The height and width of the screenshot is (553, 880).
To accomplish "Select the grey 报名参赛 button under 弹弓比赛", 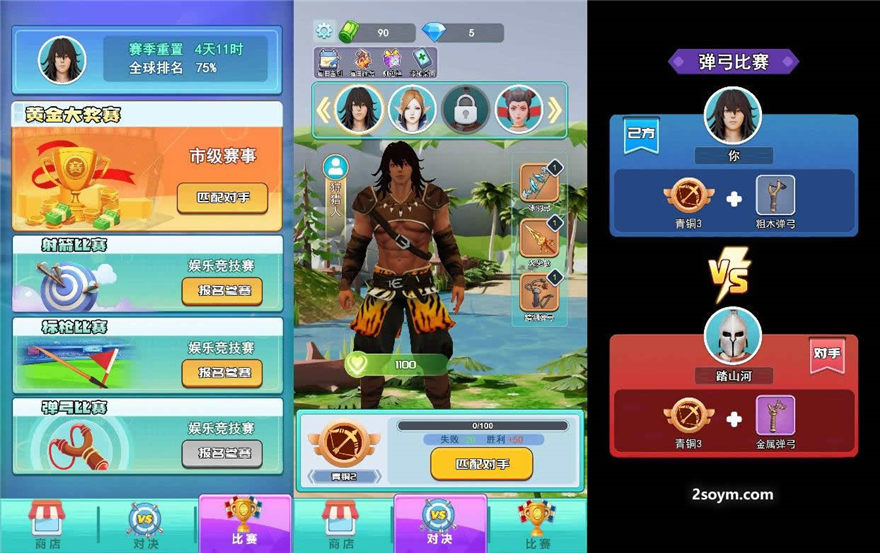I will (222, 453).
